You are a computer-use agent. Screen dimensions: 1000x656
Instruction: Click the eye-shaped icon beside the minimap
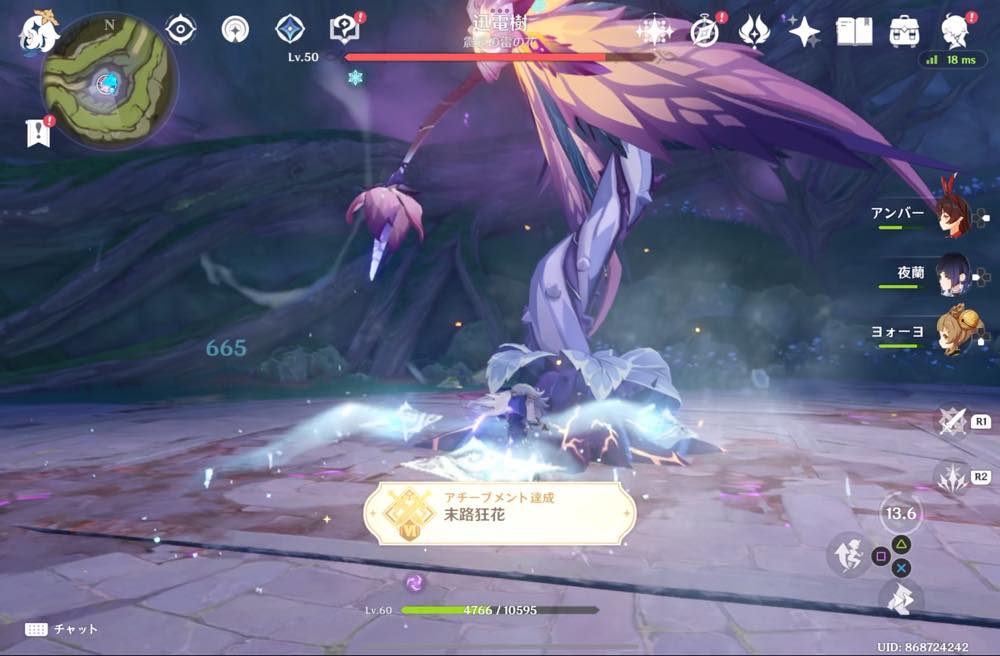tap(180, 30)
